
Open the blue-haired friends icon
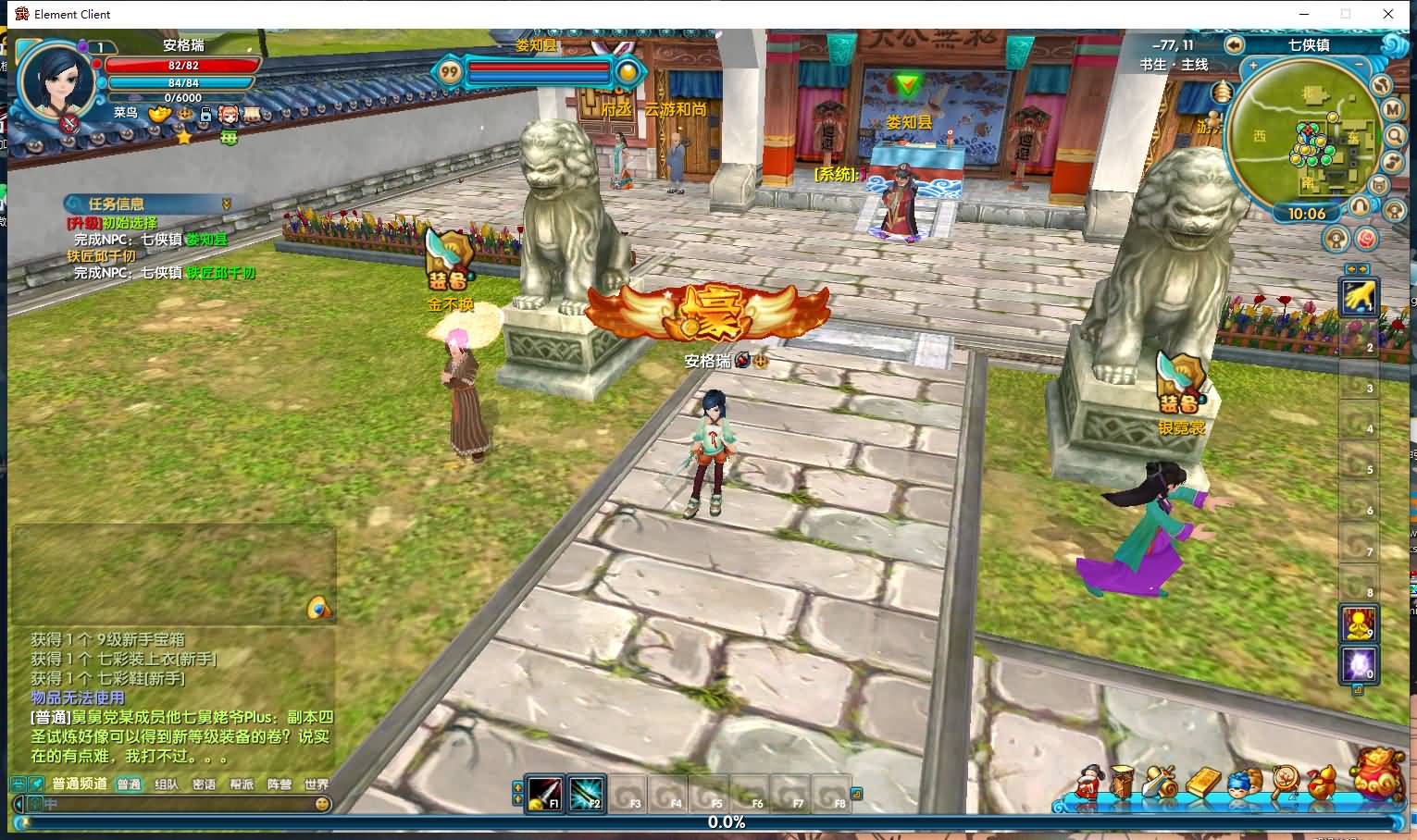(x=1242, y=784)
